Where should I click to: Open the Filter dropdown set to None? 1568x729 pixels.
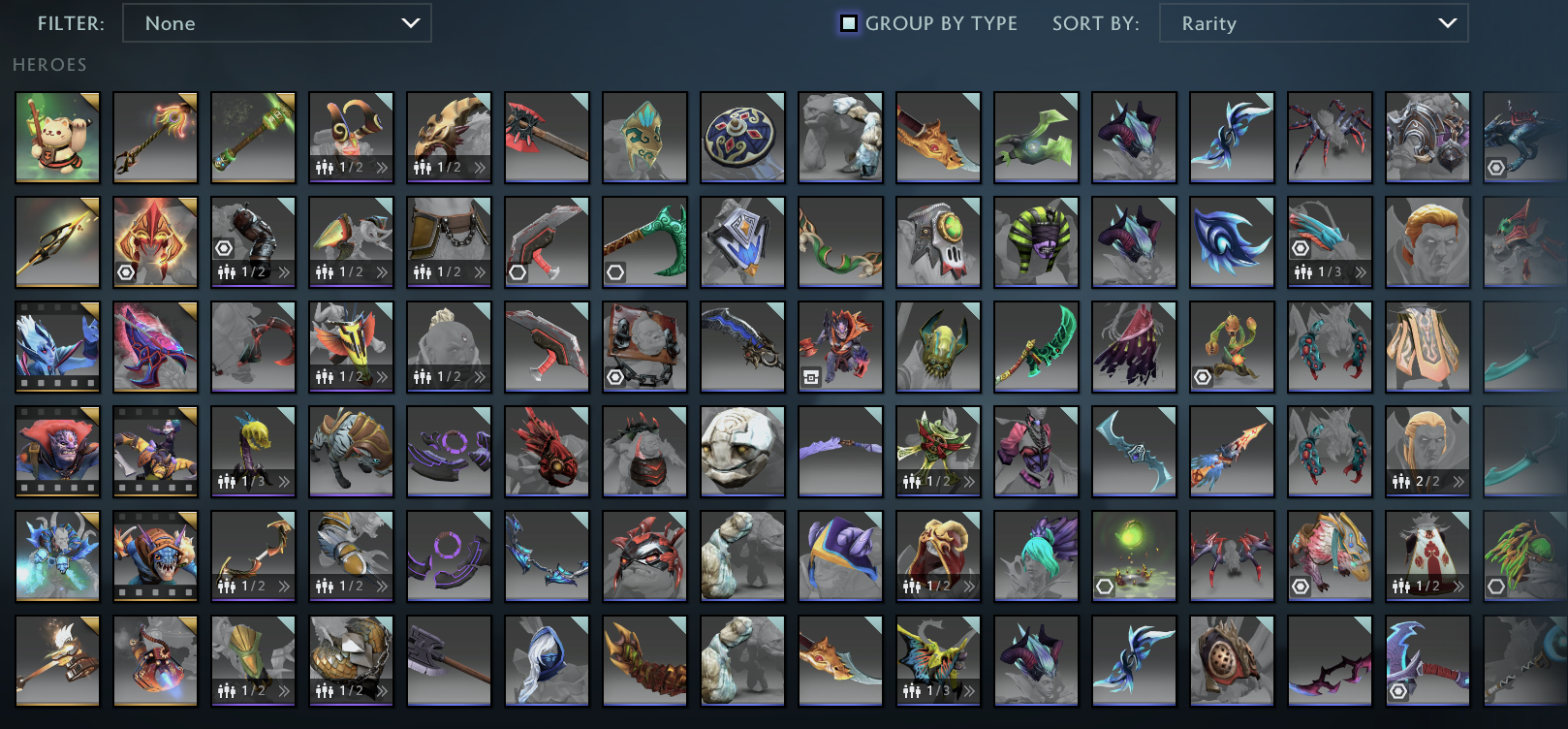coord(277,23)
